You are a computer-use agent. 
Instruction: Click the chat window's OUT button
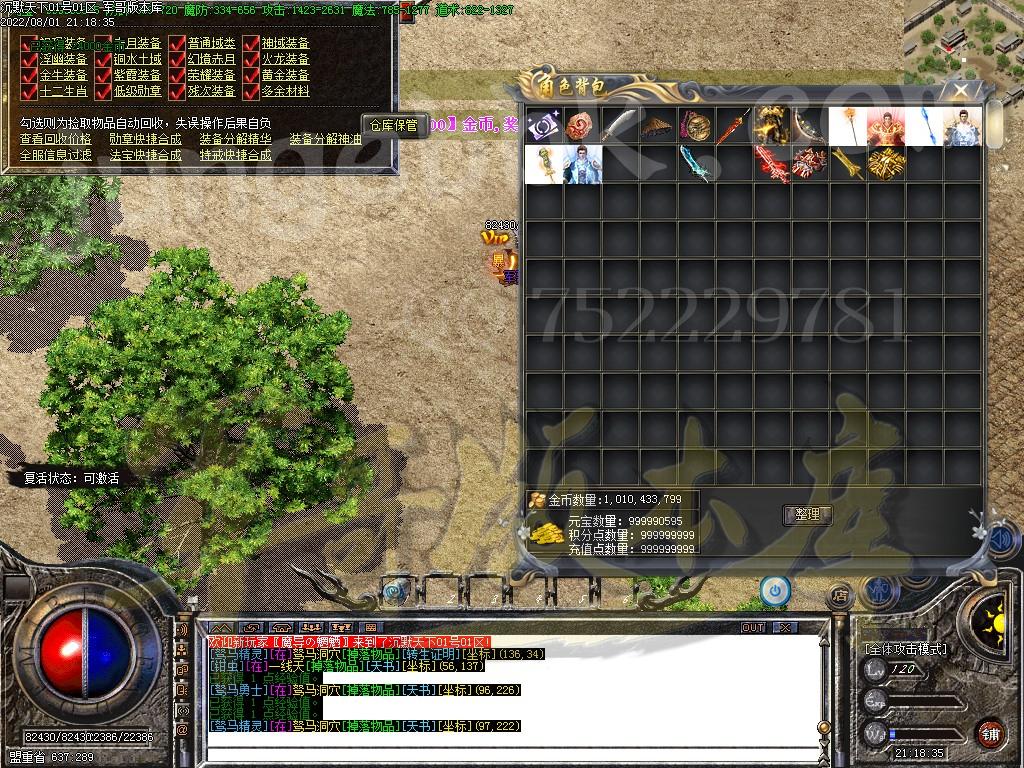pos(753,628)
